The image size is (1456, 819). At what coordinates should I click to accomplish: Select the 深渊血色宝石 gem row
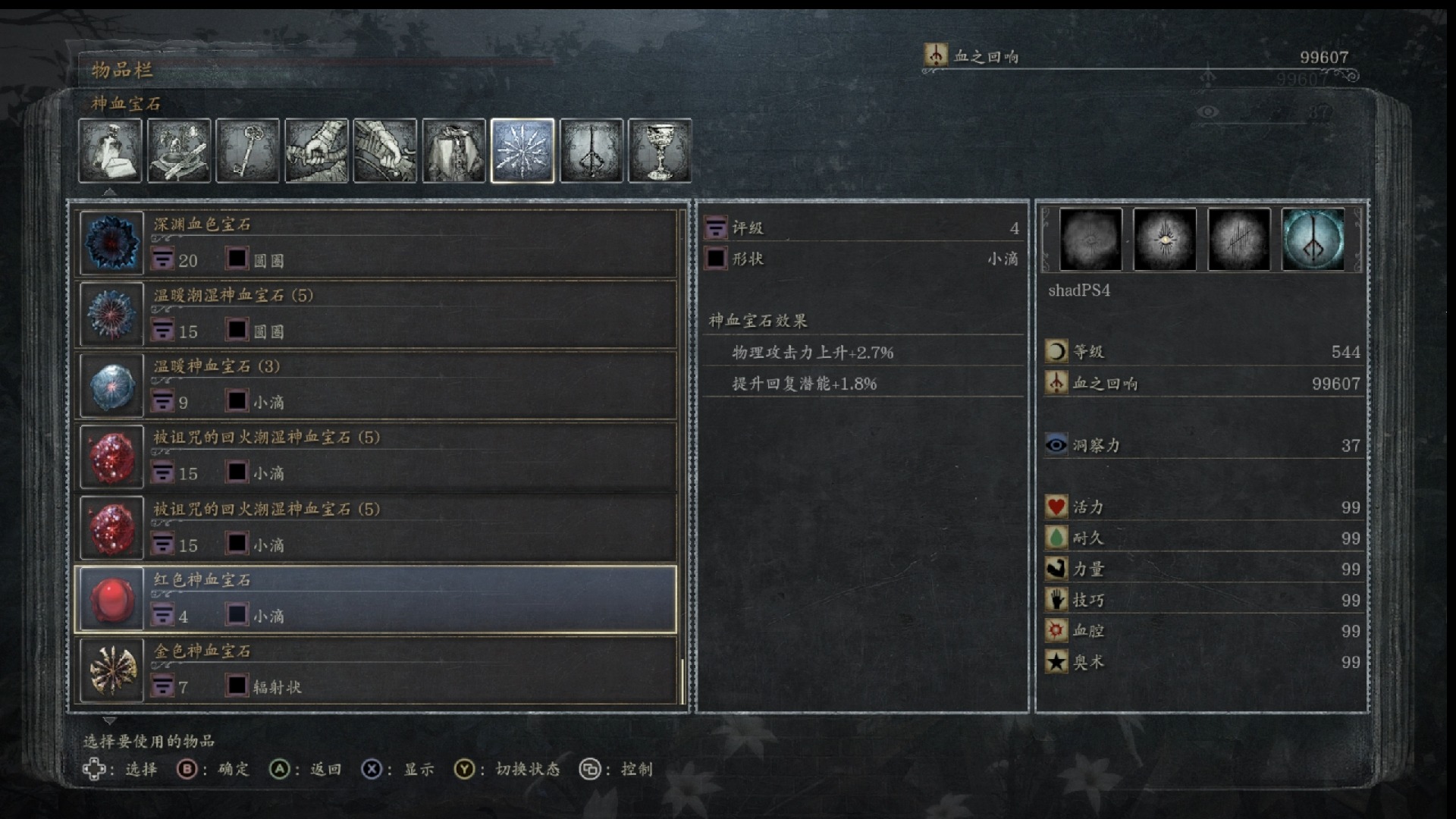pyautogui.click(x=377, y=243)
